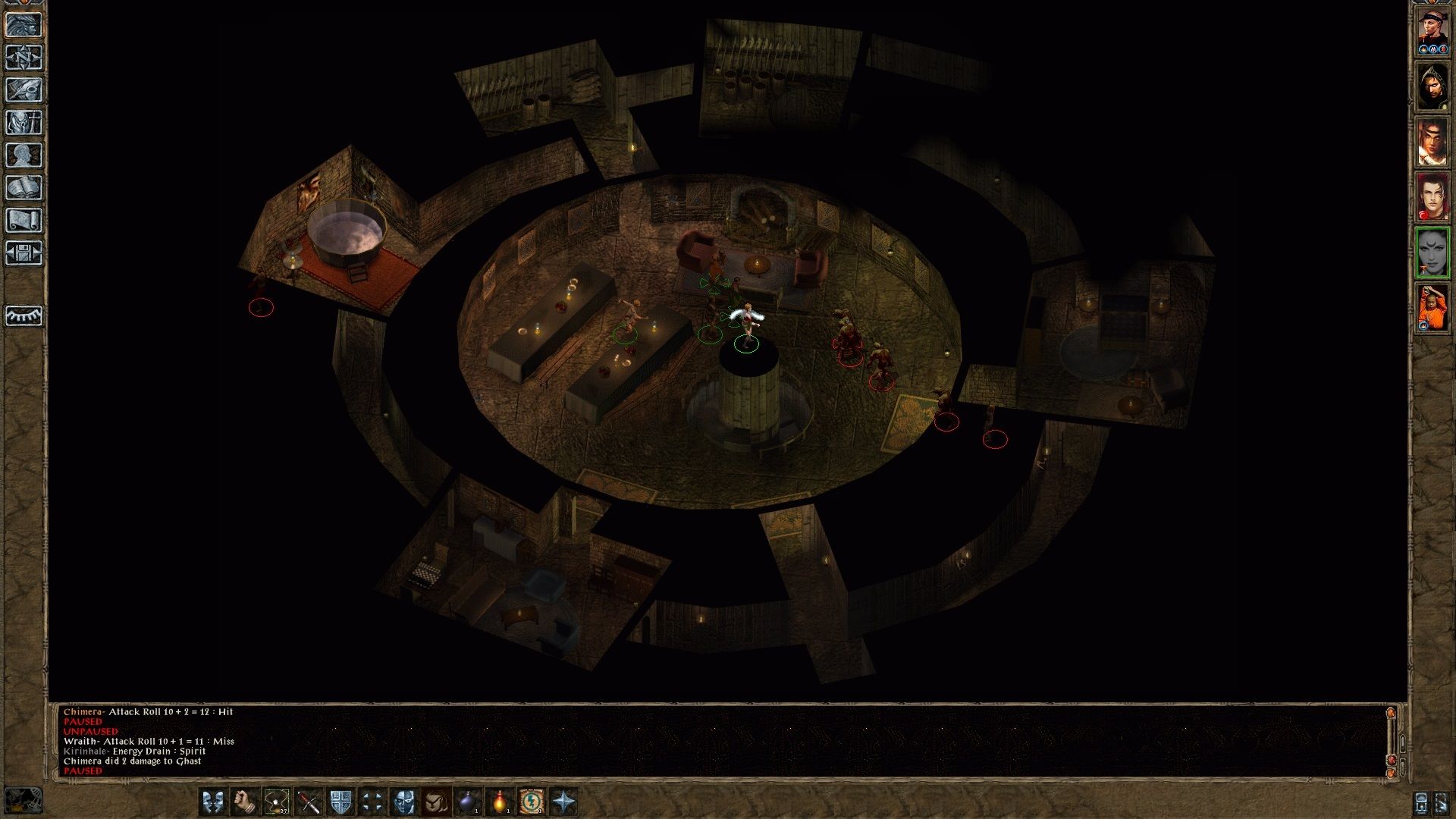
Task: Select the sling weapon quick slot
Action: (x=277, y=802)
